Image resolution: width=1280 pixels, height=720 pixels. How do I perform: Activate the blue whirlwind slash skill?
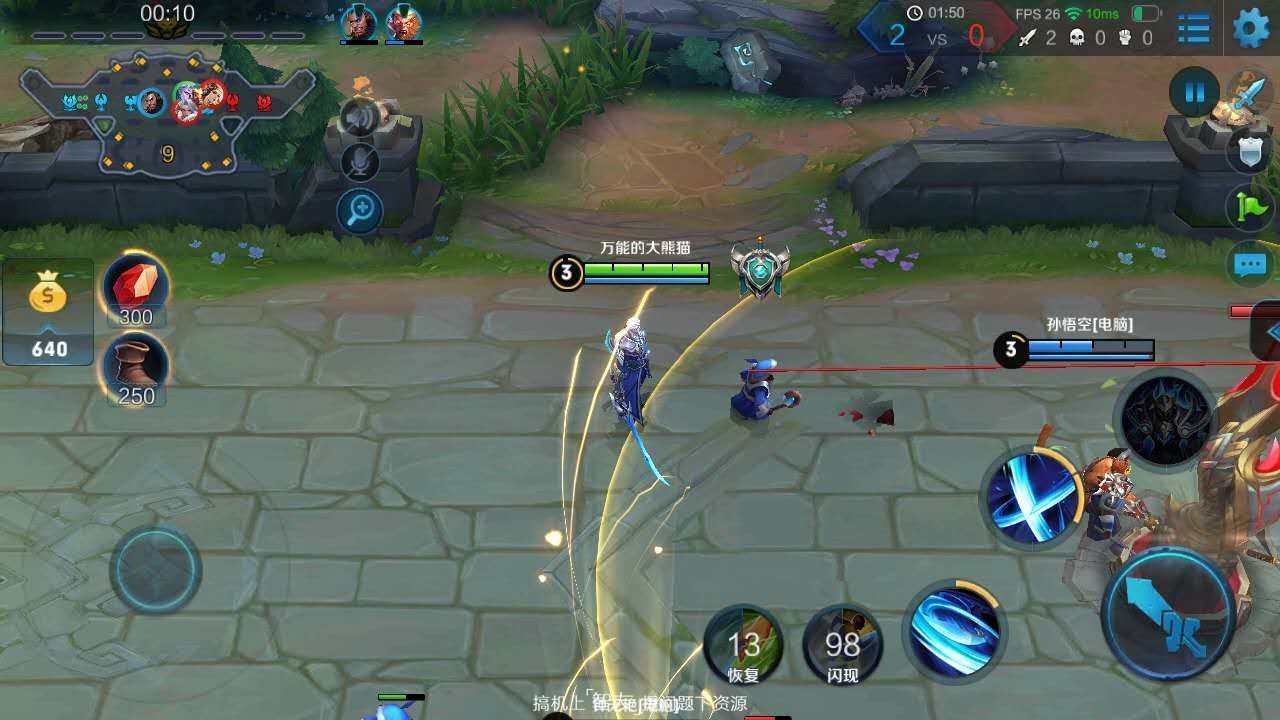point(954,630)
